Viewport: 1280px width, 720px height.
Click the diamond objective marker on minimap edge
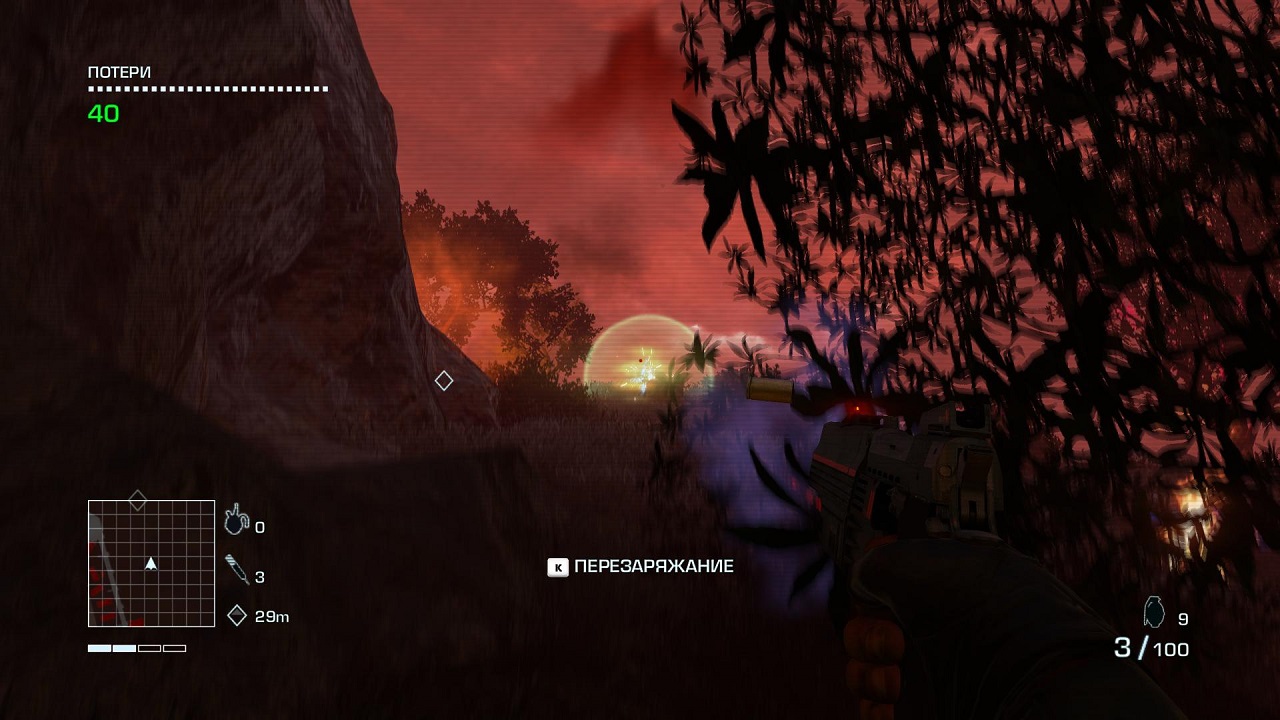coord(138,500)
